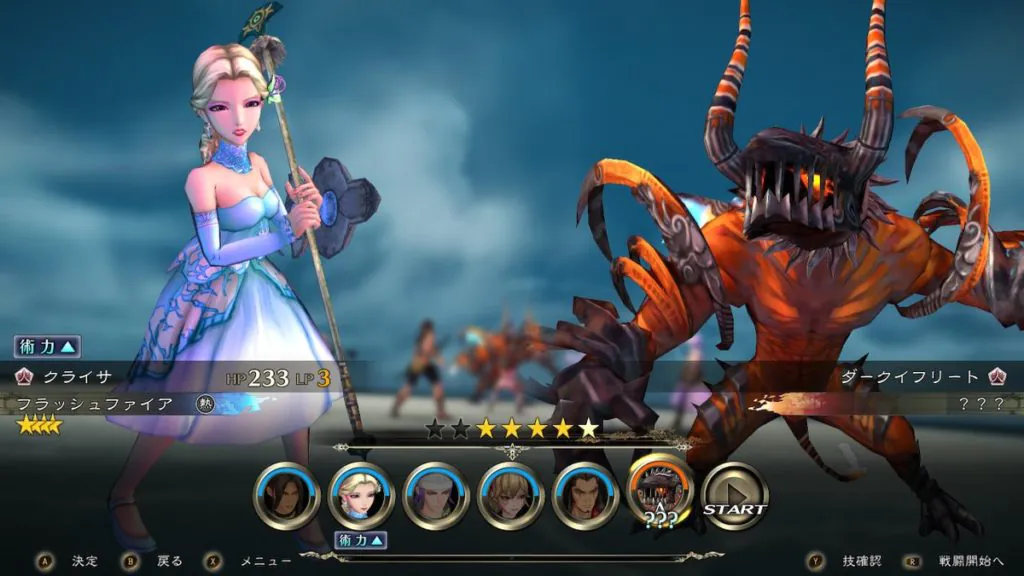
Task: Select the black-haired man in red portrait
Action: [x=585, y=496]
